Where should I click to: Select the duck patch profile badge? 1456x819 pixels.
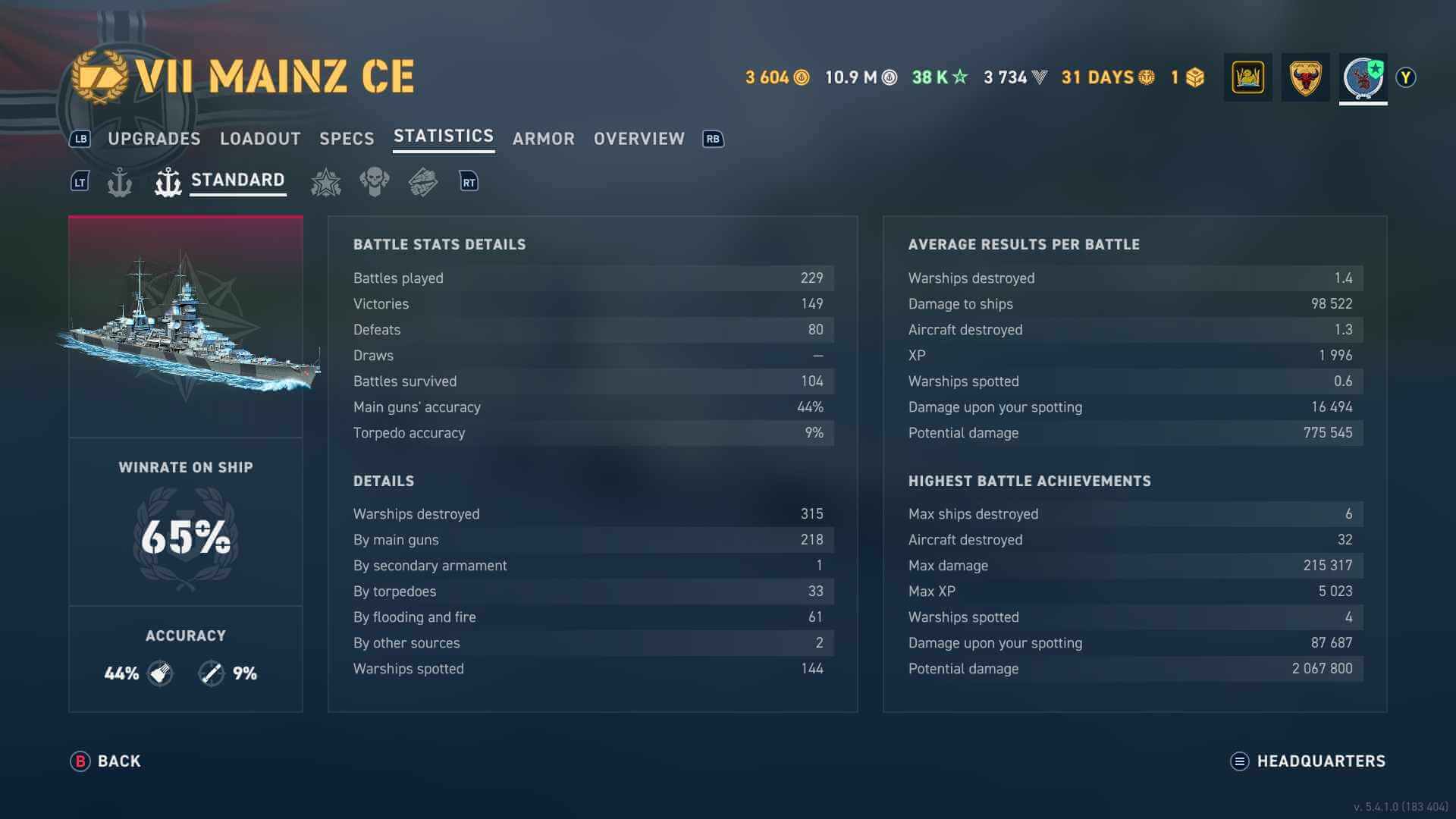(1247, 77)
